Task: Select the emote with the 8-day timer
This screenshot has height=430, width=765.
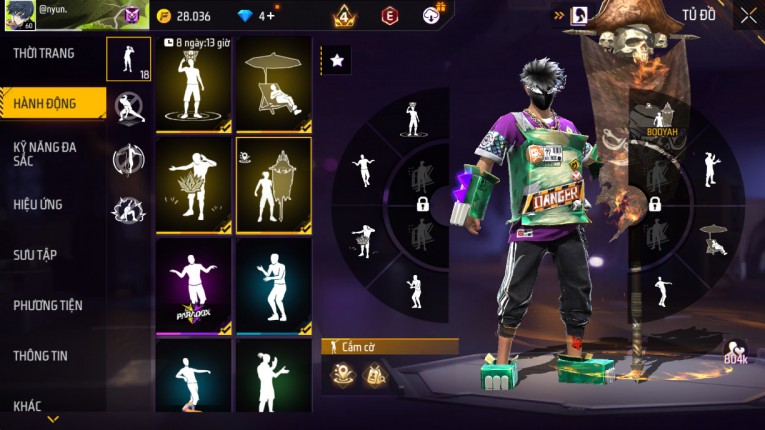Action: pyautogui.click(x=193, y=84)
